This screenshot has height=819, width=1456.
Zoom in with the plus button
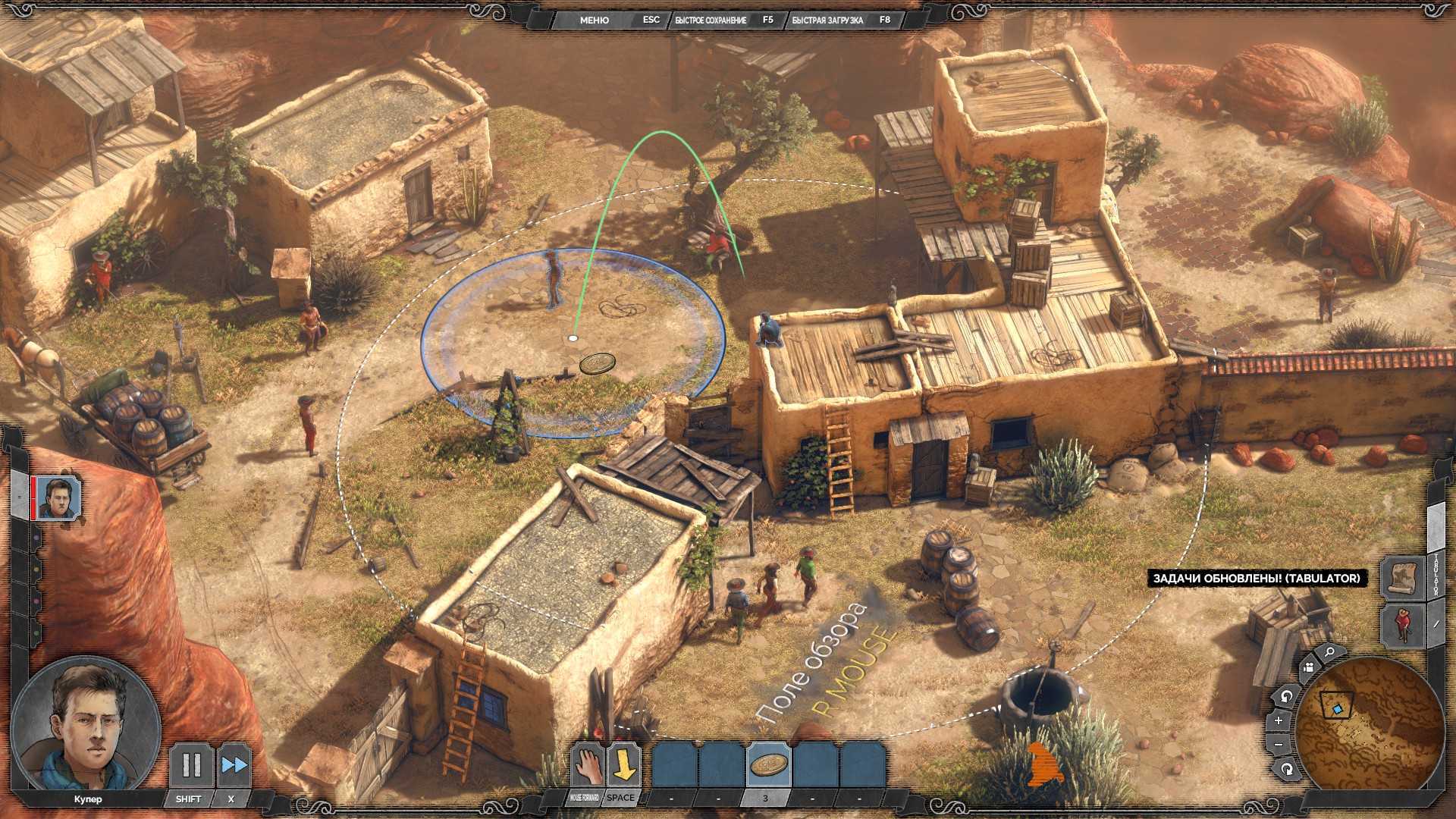click(1279, 720)
